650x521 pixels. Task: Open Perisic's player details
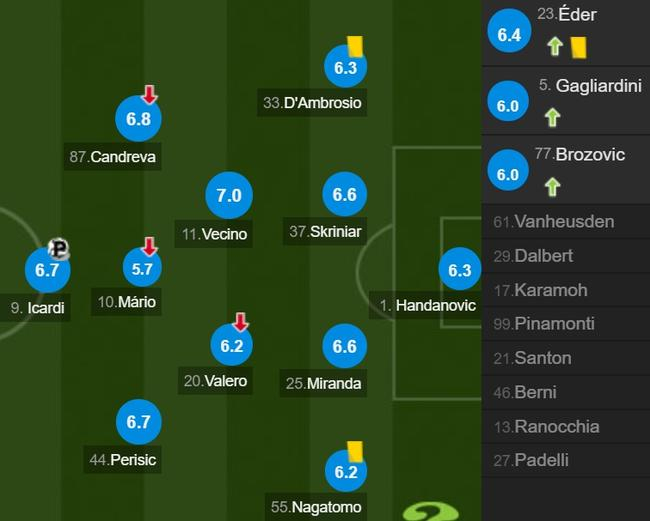[138, 423]
